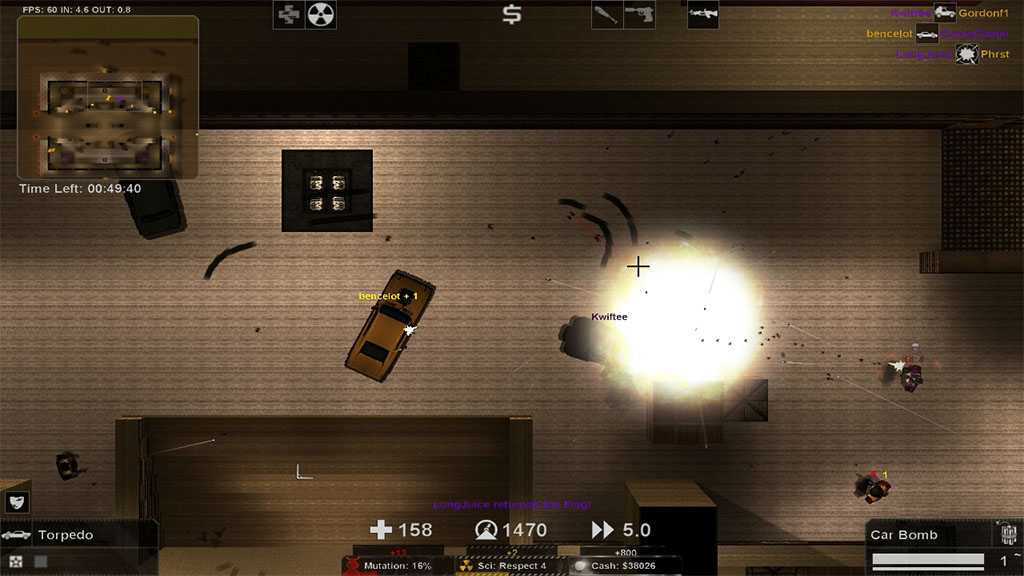Image resolution: width=1024 pixels, height=576 pixels.
Task: Select the radiation symbol icon
Action: click(x=321, y=15)
